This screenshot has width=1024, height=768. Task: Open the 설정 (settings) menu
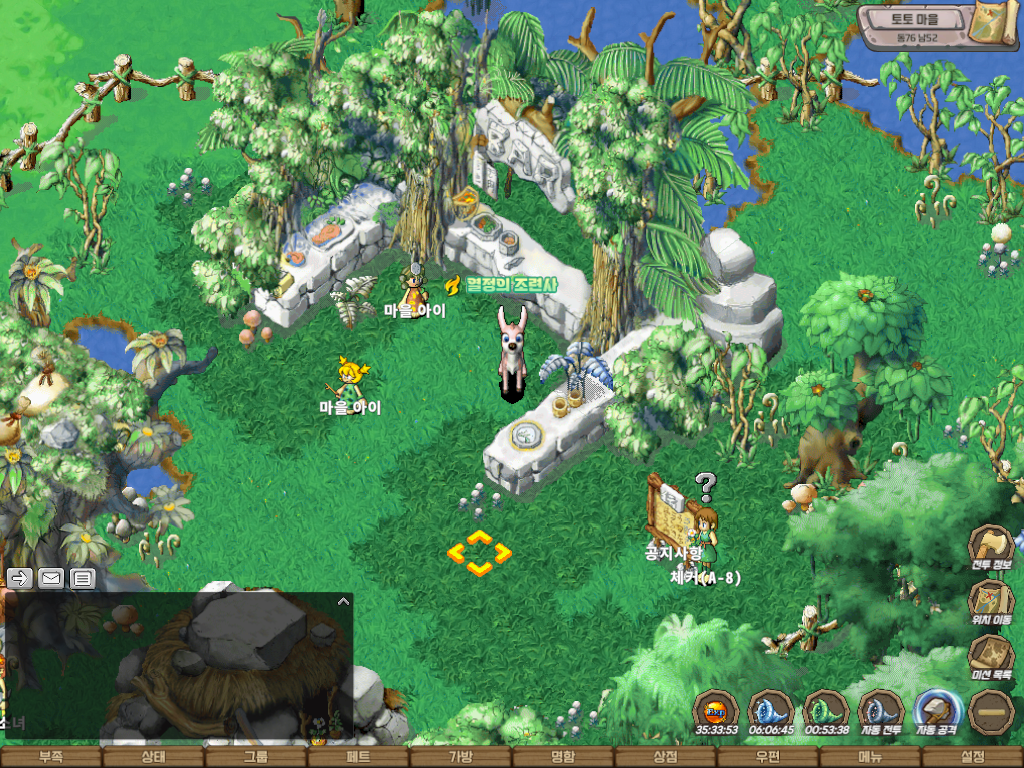click(972, 757)
